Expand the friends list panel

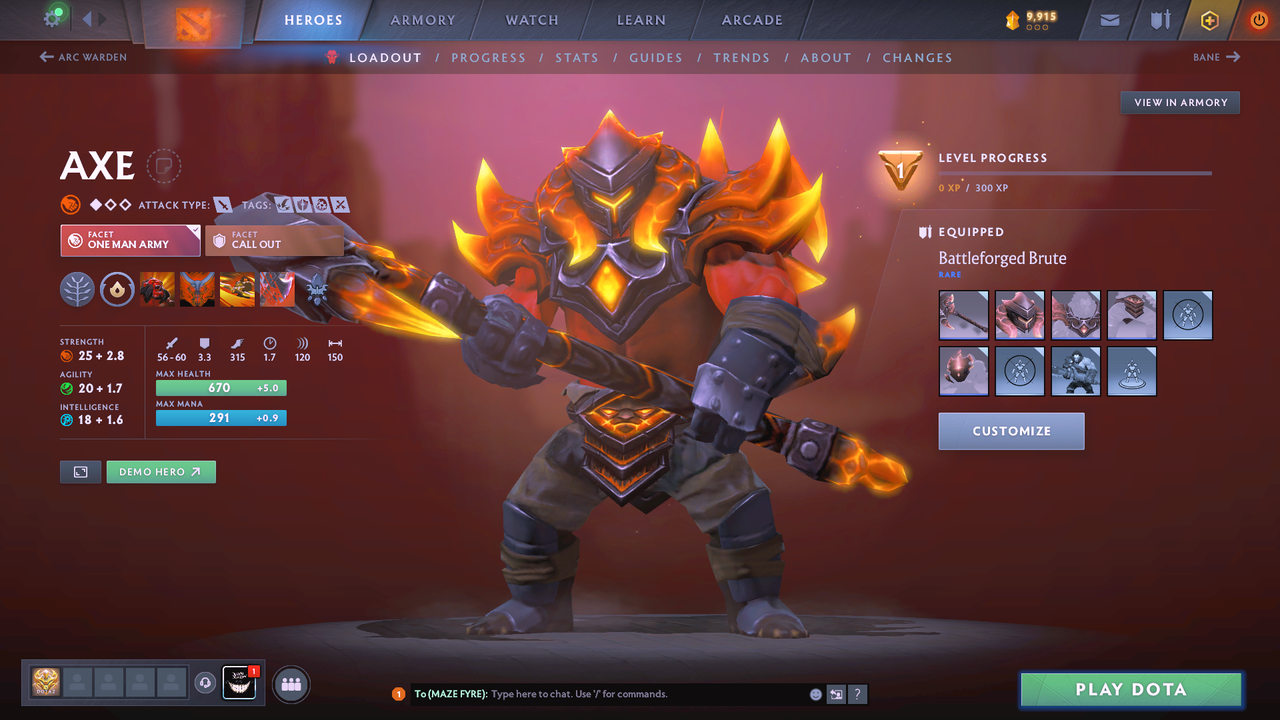coord(290,684)
